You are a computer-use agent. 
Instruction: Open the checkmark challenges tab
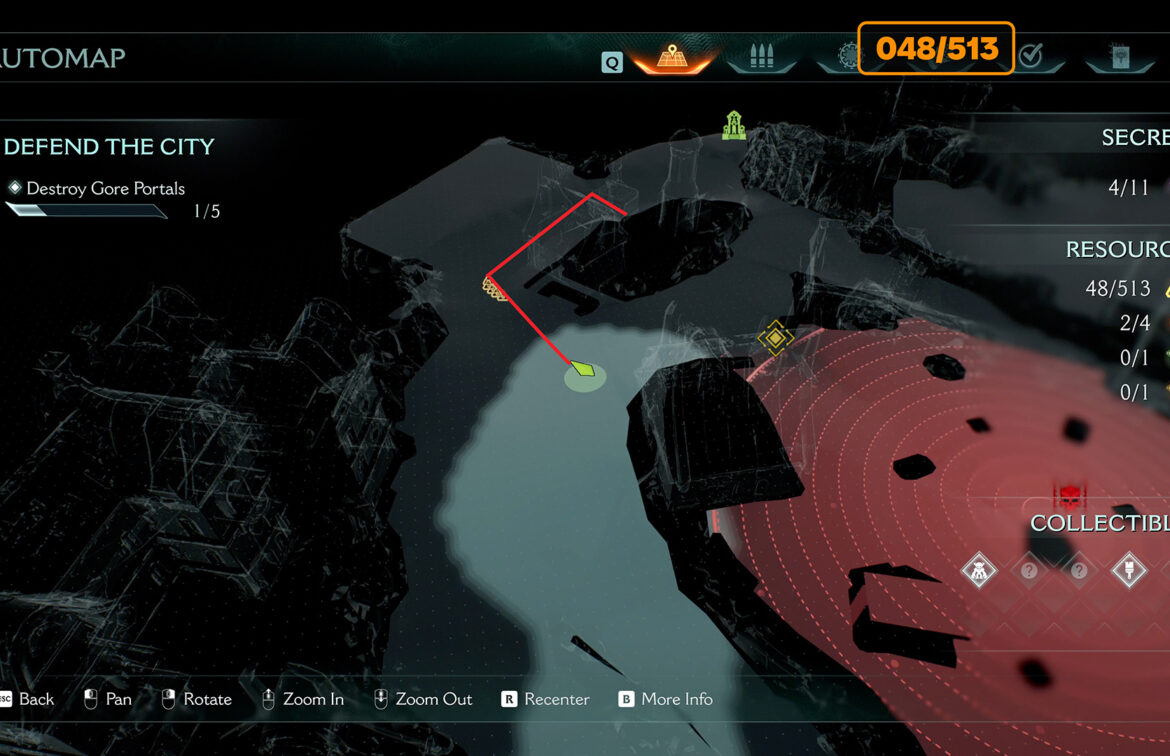click(1030, 57)
